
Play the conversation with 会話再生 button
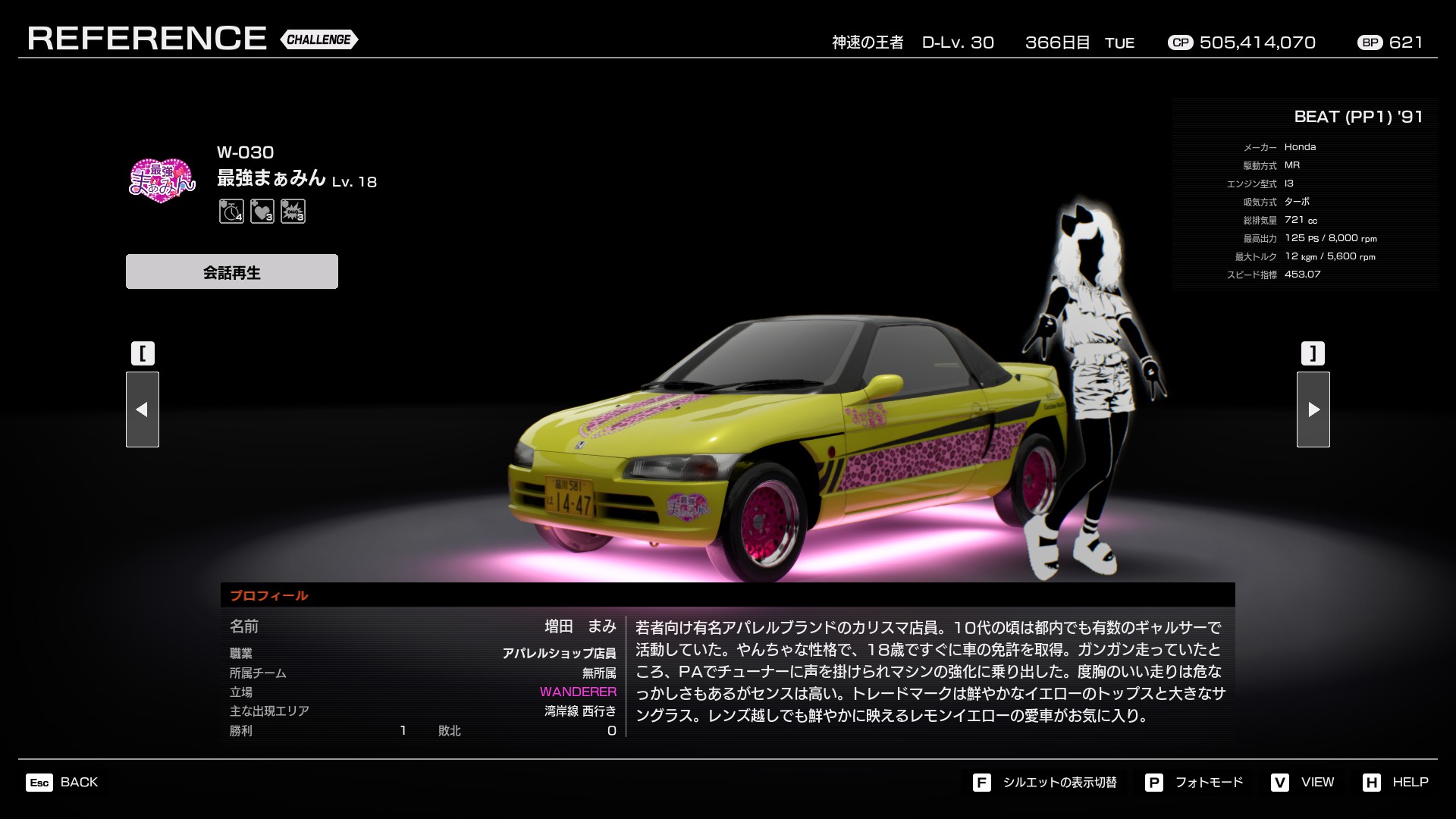click(231, 271)
